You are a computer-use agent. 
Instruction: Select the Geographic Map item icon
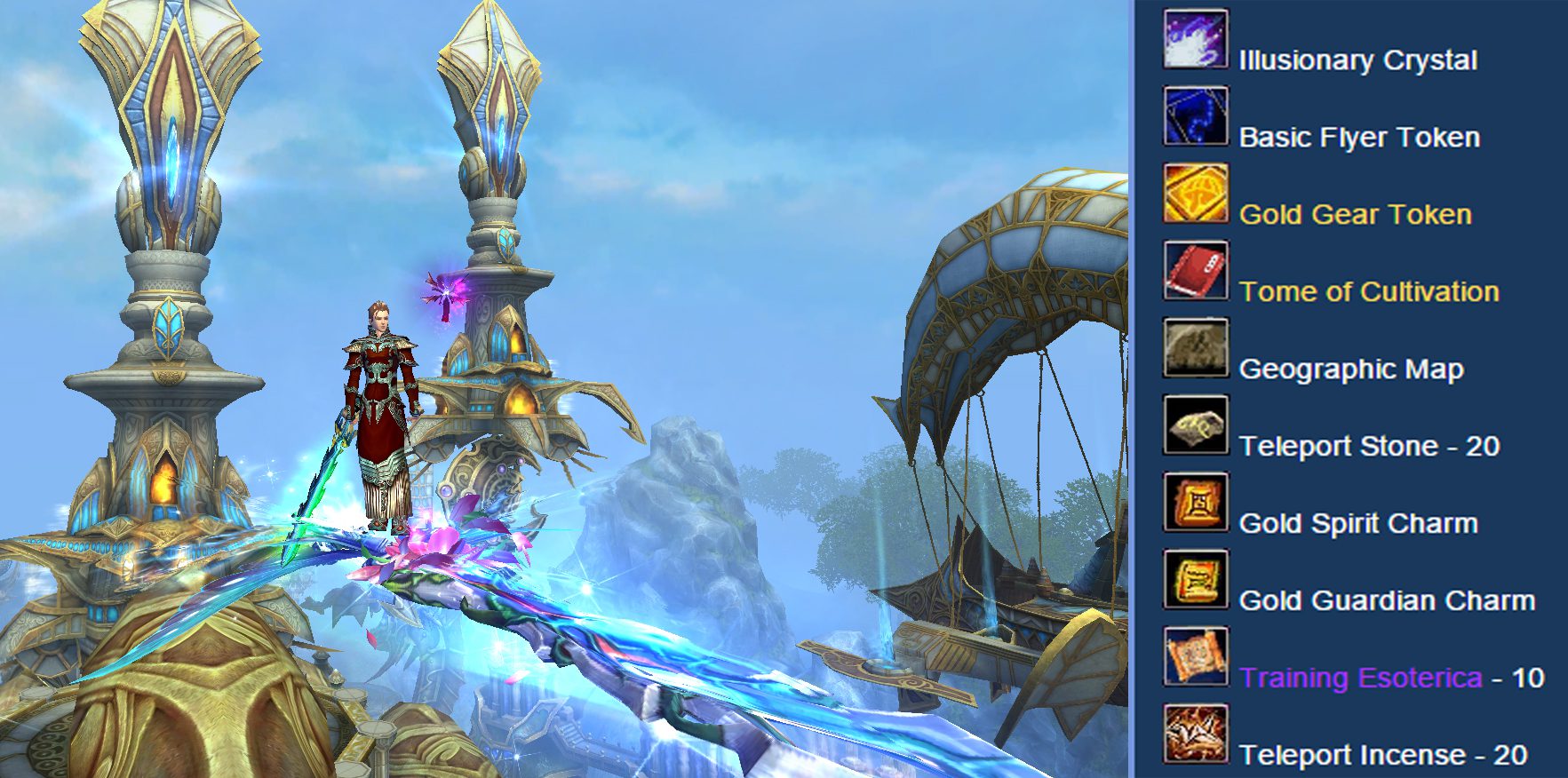(x=1196, y=348)
